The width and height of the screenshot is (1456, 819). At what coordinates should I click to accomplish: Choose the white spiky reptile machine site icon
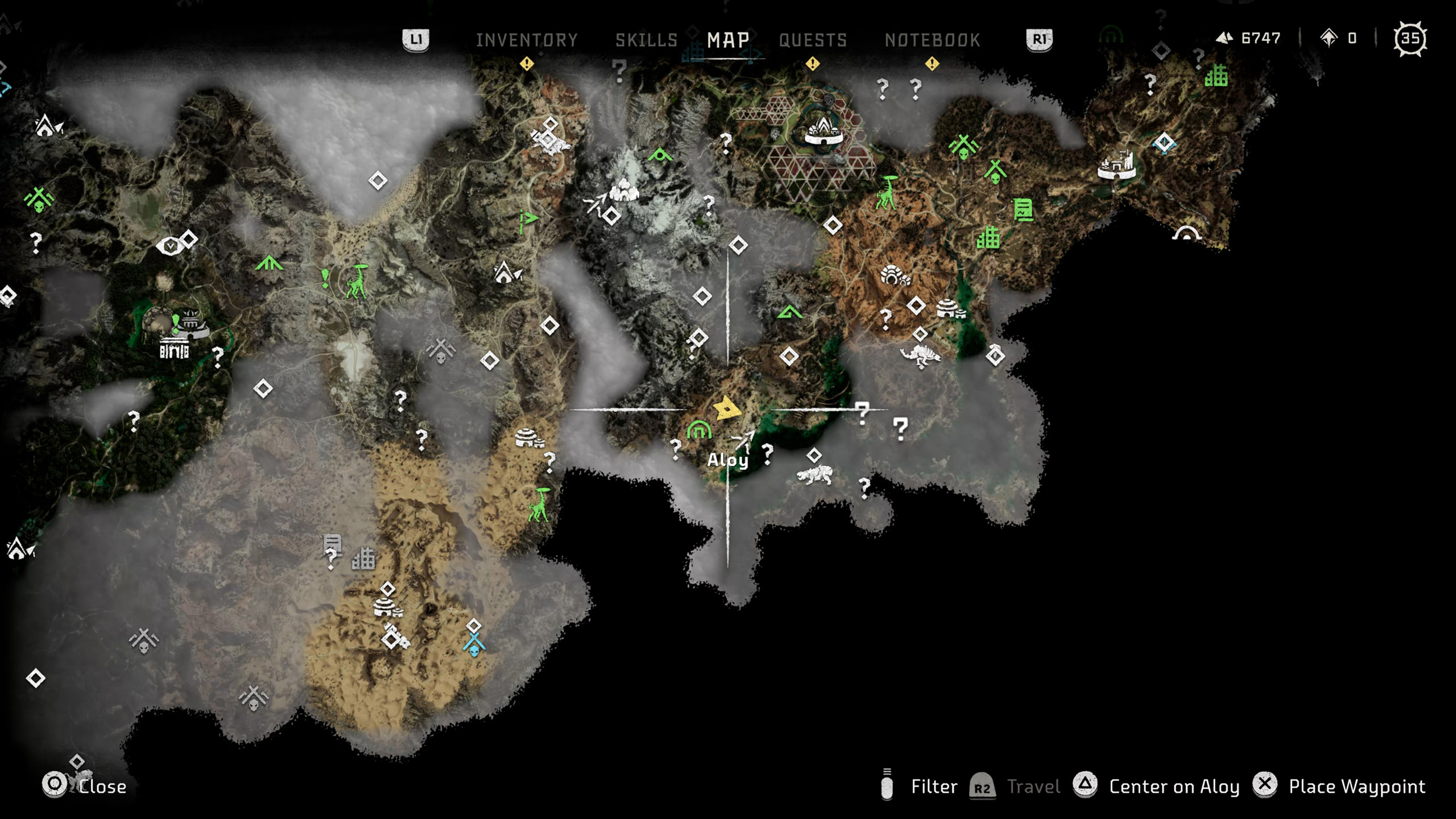920,357
